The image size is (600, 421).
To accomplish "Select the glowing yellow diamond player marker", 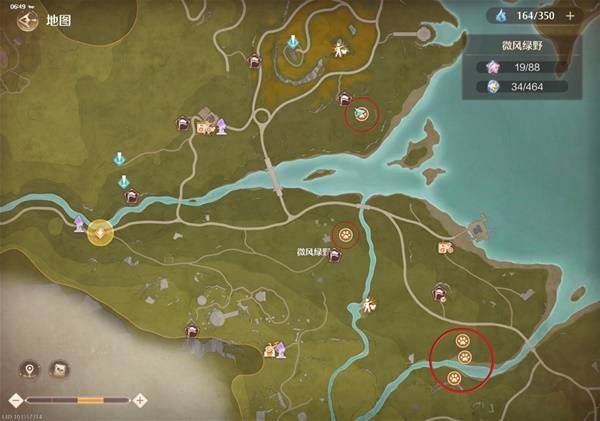I will pos(99,233).
